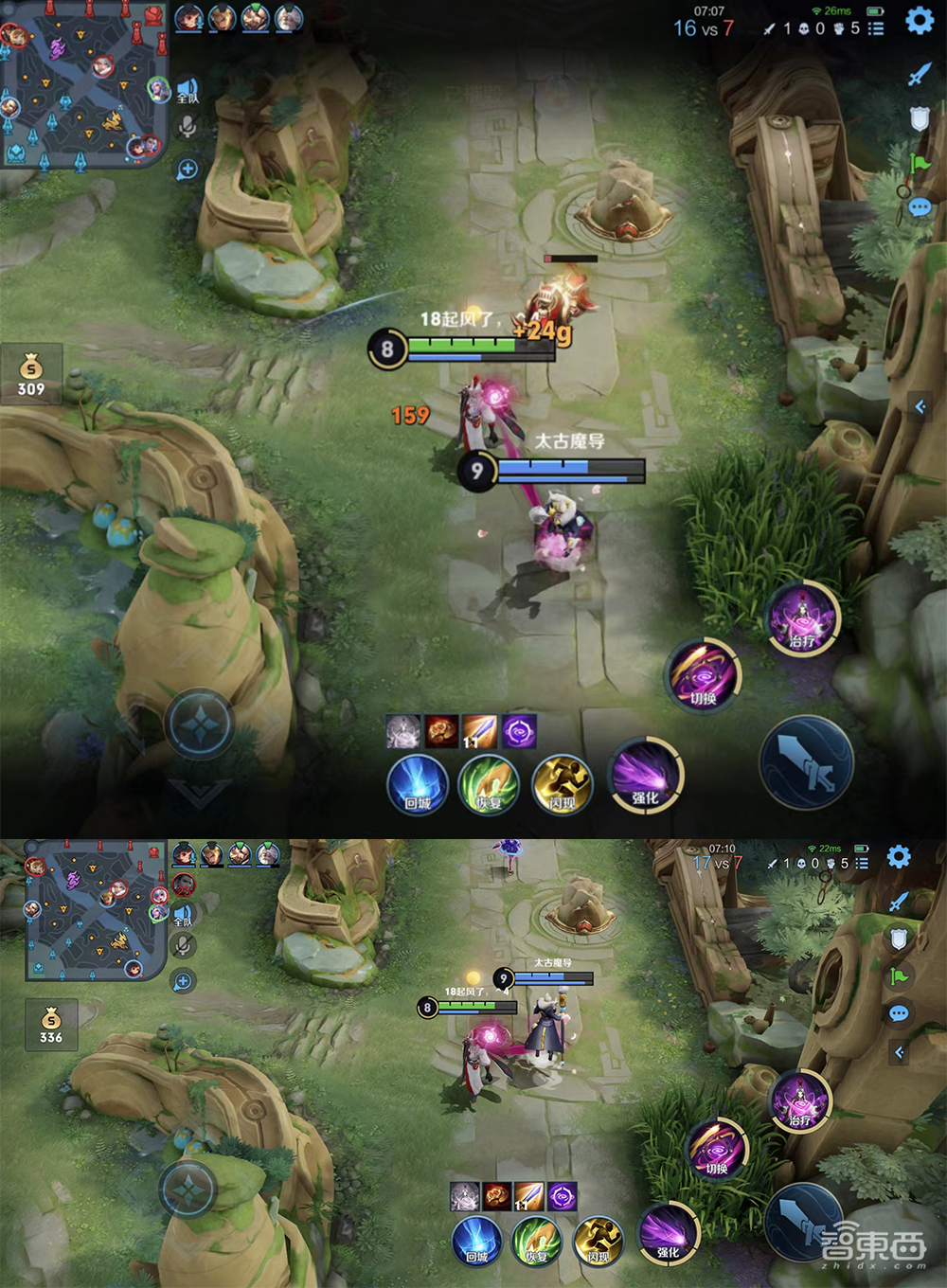
Task: Toggle 全队 team voice speaker, upper frame
Action: [188, 90]
